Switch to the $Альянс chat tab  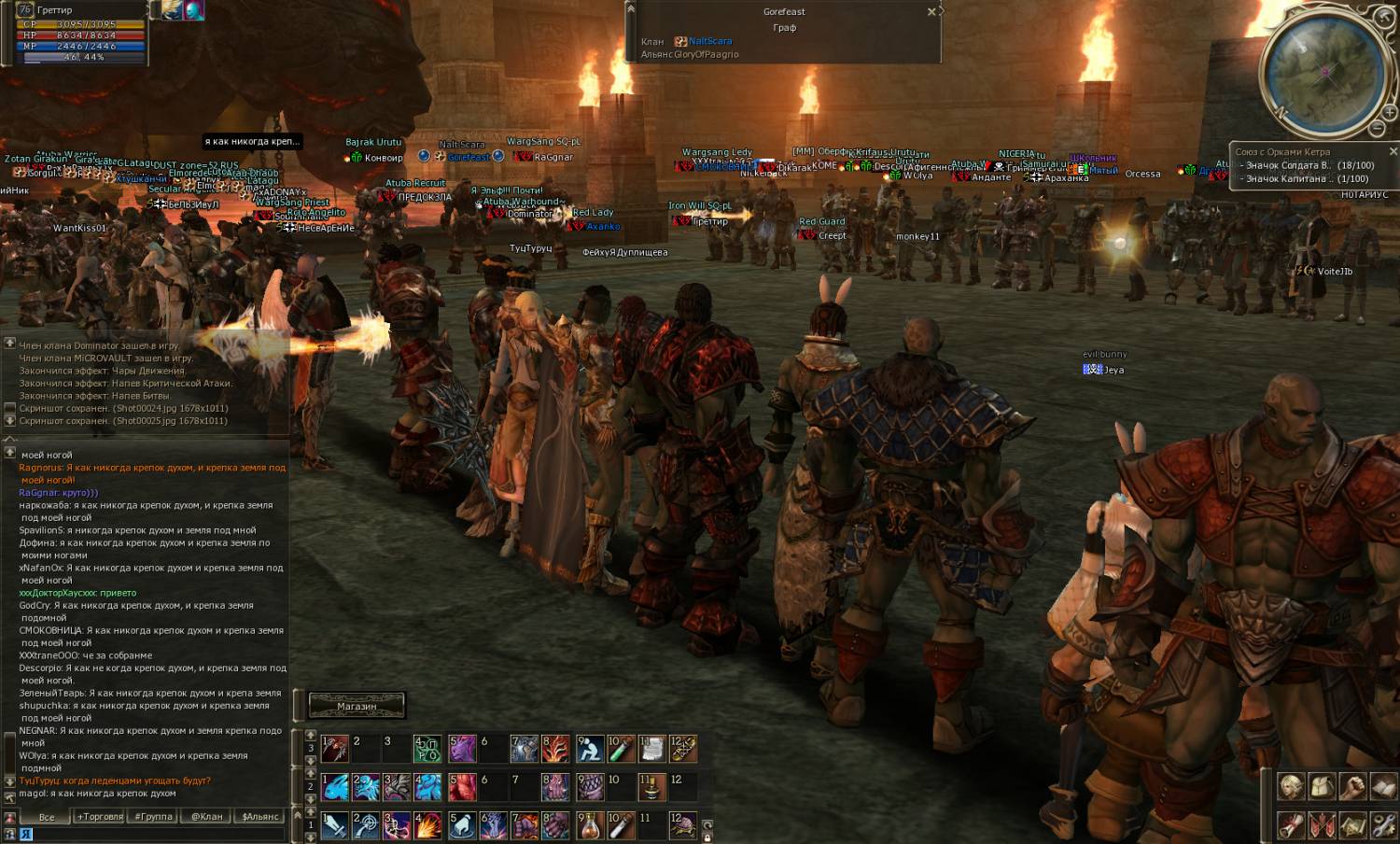[259, 817]
